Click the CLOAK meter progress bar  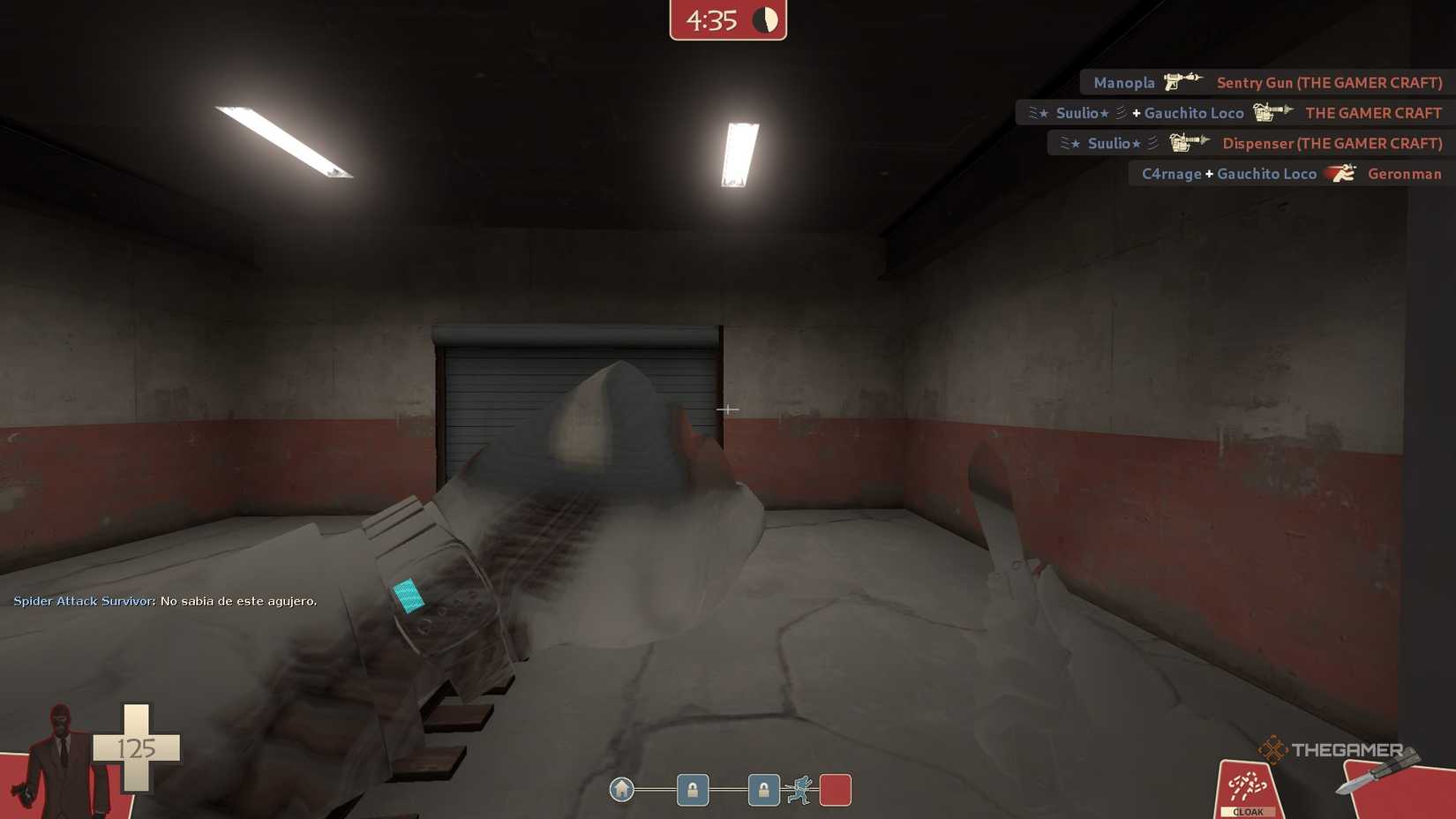1247,810
